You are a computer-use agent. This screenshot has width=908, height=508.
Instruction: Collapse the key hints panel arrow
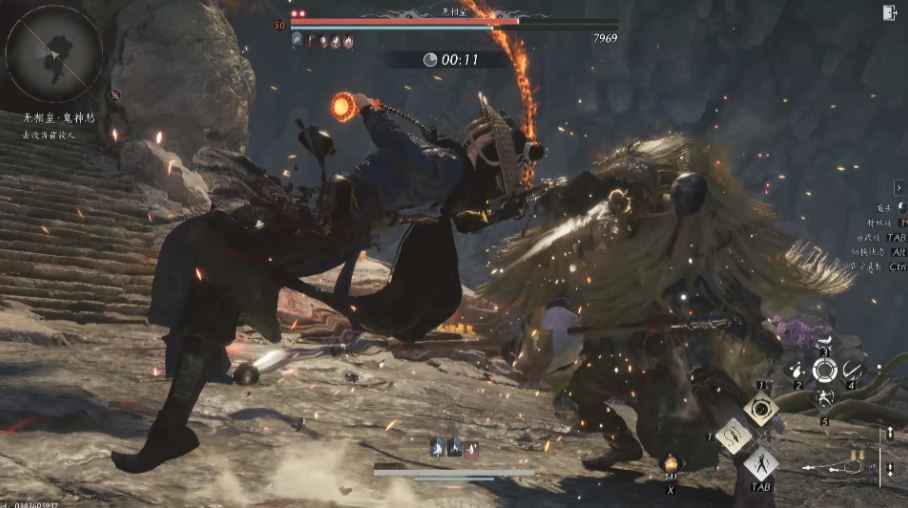pos(899,187)
